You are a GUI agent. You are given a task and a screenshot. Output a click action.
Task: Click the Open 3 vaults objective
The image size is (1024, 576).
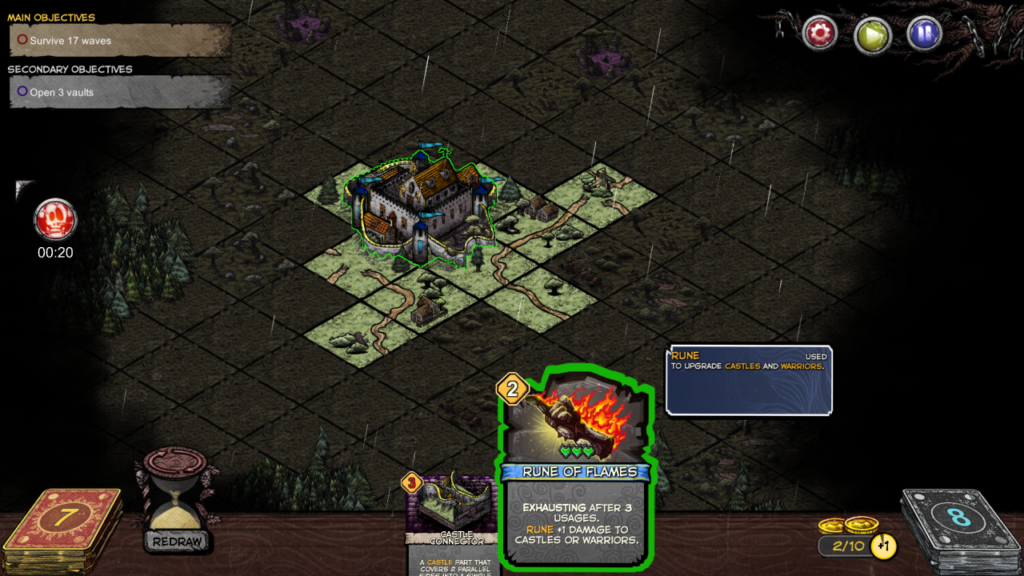pyautogui.click(x=120, y=91)
